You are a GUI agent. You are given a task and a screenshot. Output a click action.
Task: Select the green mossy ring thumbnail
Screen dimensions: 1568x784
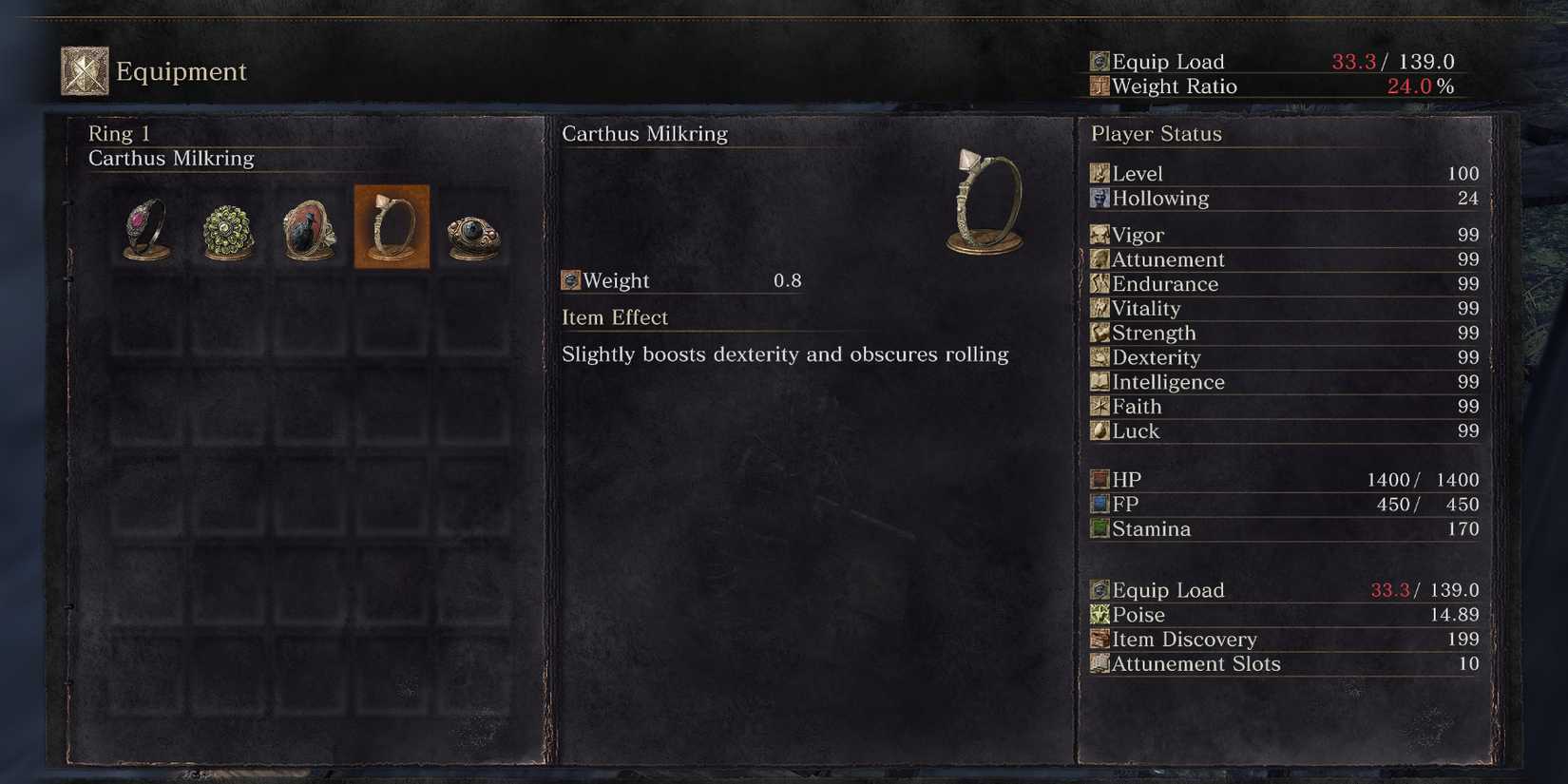click(x=226, y=228)
